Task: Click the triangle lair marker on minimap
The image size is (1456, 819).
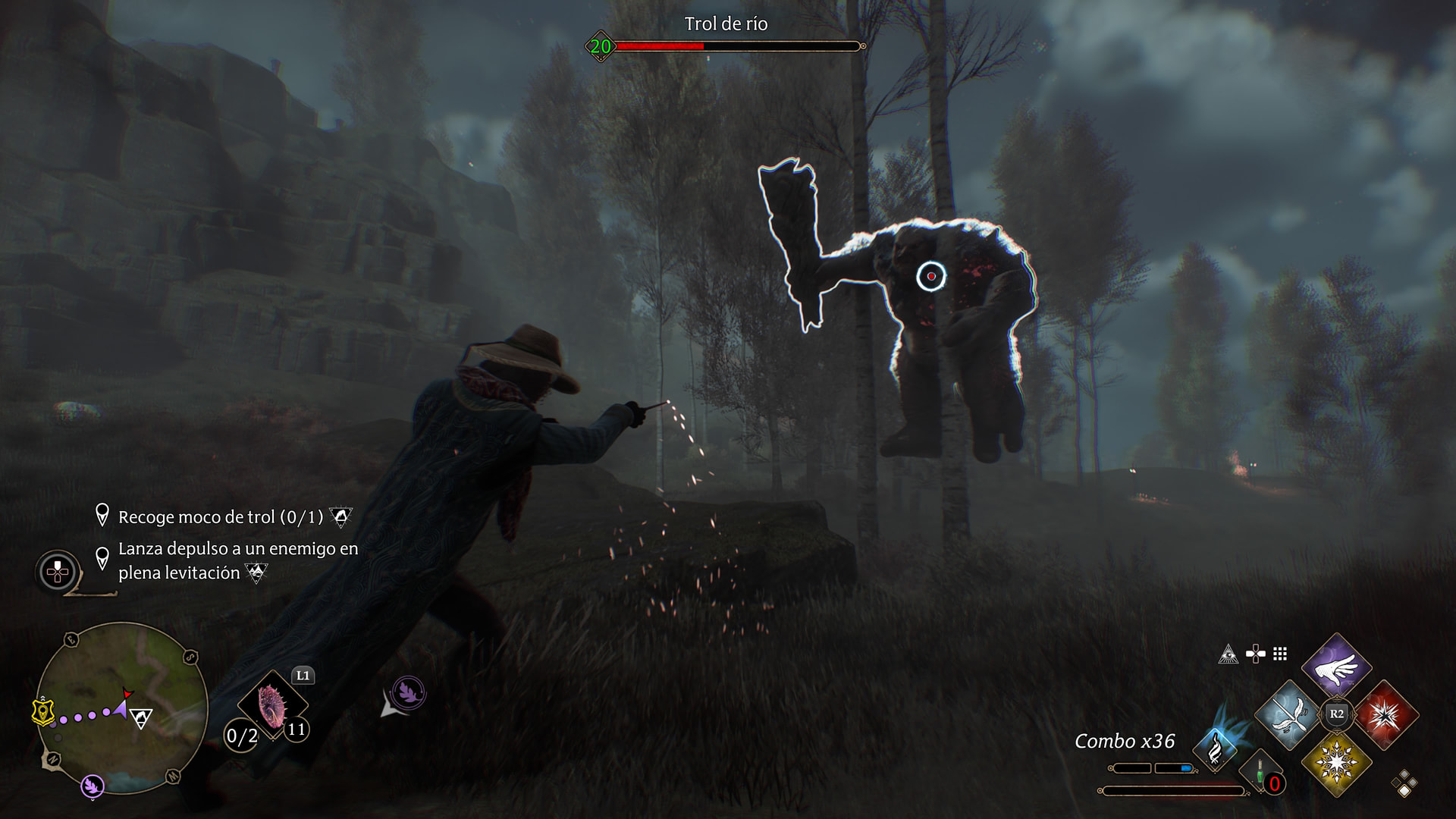Action: [x=141, y=717]
